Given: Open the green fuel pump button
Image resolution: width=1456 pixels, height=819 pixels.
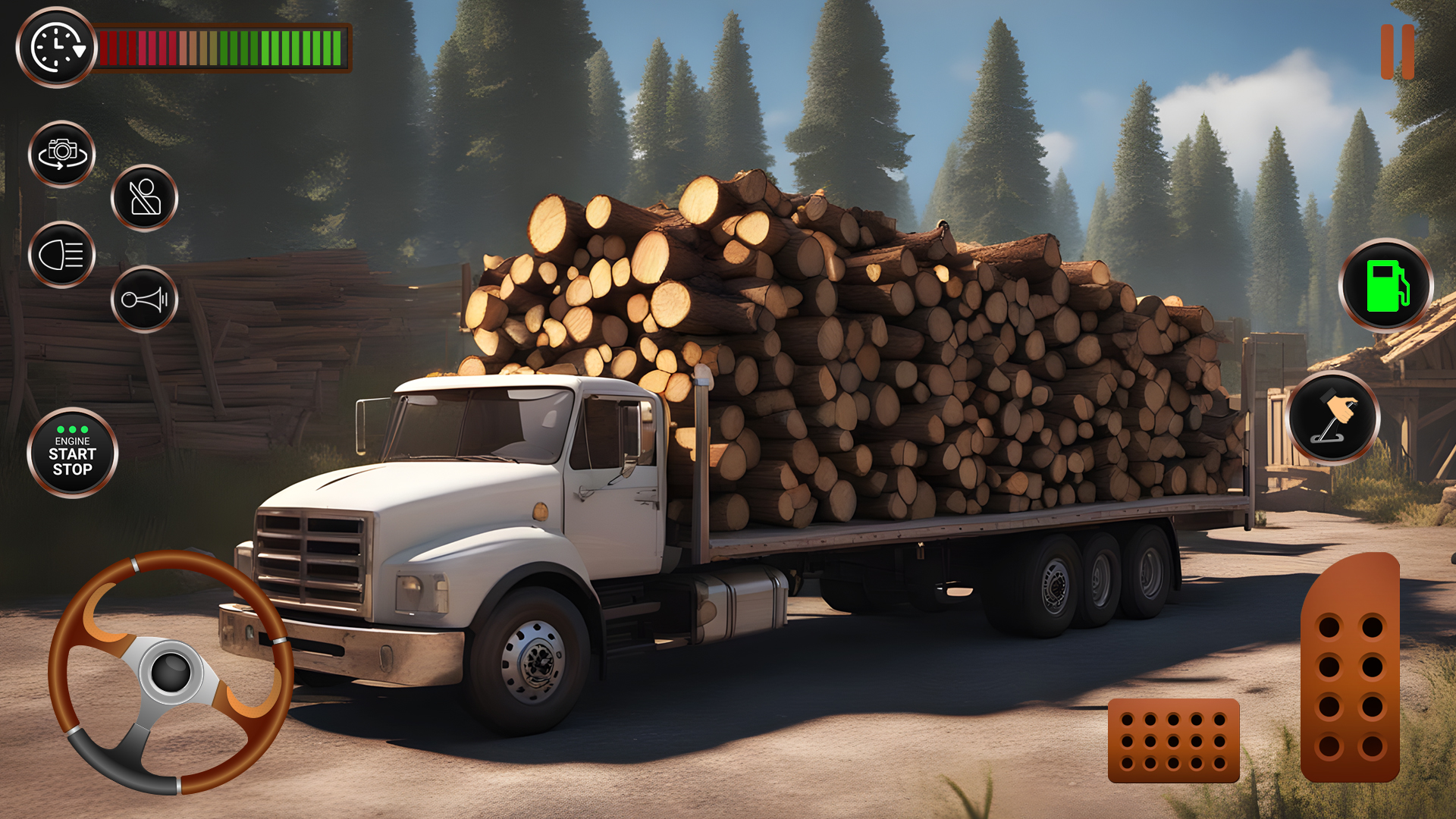Looking at the screenshot, I should tap(1385, 286).
